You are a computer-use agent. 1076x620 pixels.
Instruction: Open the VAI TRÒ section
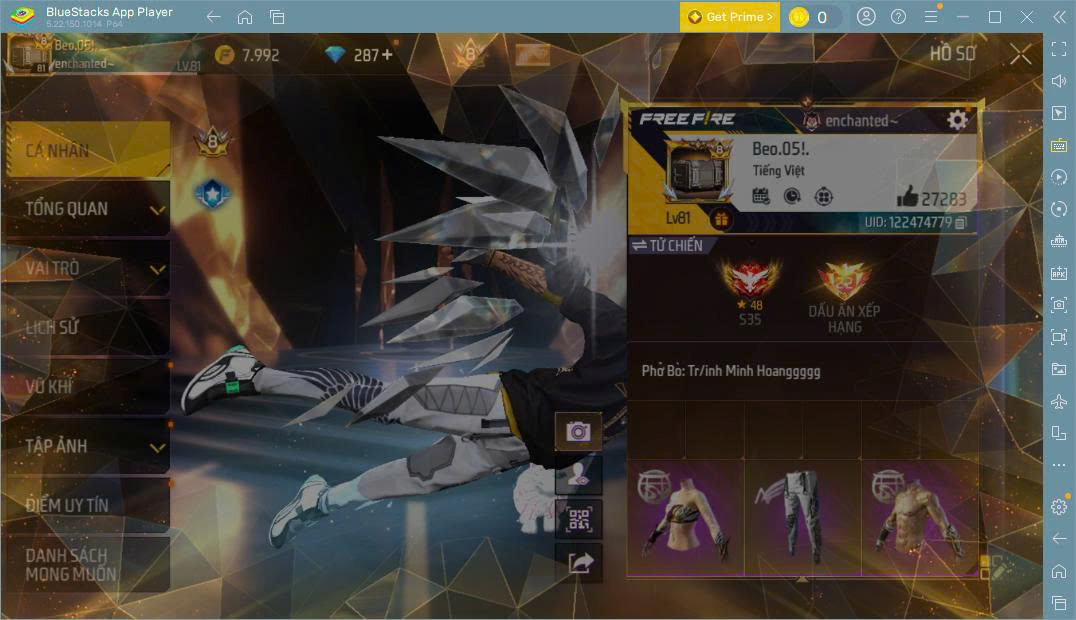coord(86,269)
